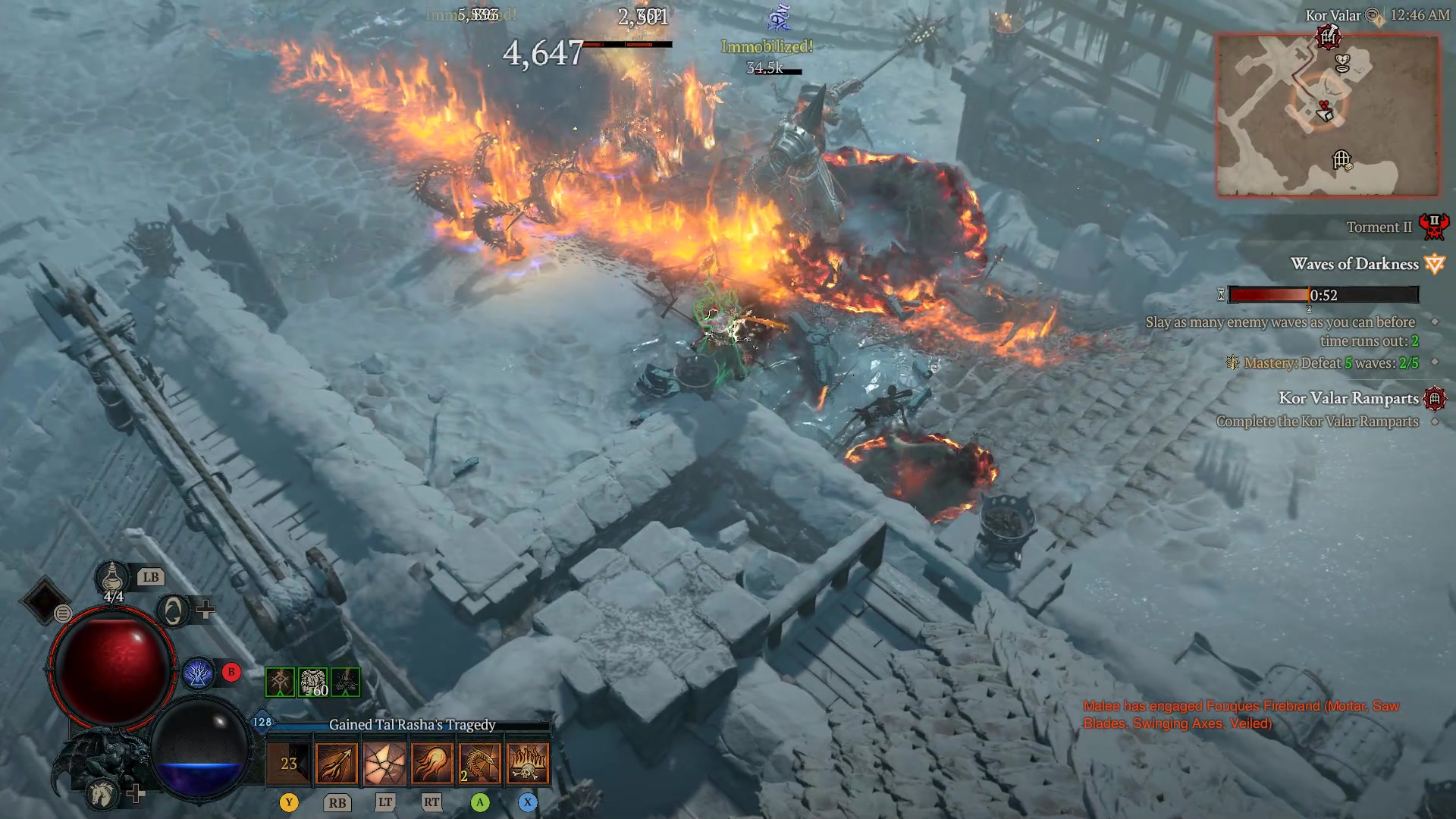This screenshot has height=819, width=1456.
Task: Open the game menu via the hamburger icon
Action: pyautogui.click(x=62, y=614)
